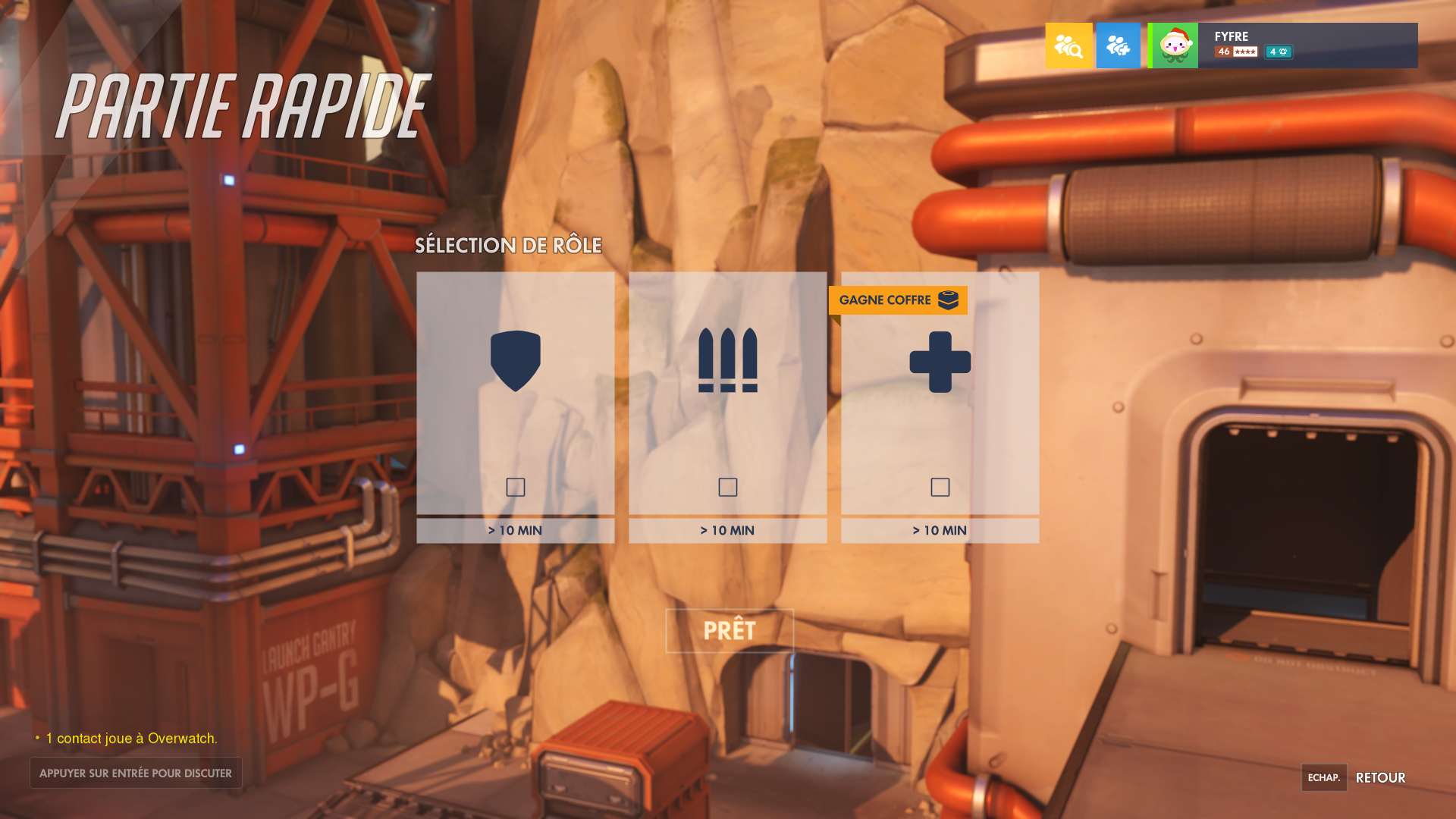
Task: Click the FYFRE player name
Action: [x=1232, y=36]
